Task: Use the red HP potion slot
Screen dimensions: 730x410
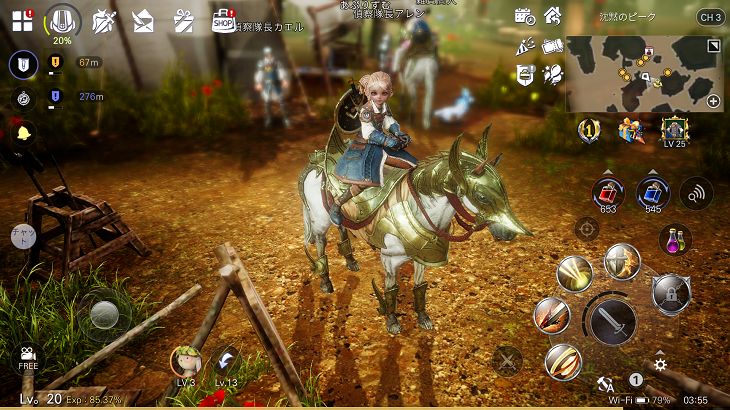Action: click(x=607, y=191)
